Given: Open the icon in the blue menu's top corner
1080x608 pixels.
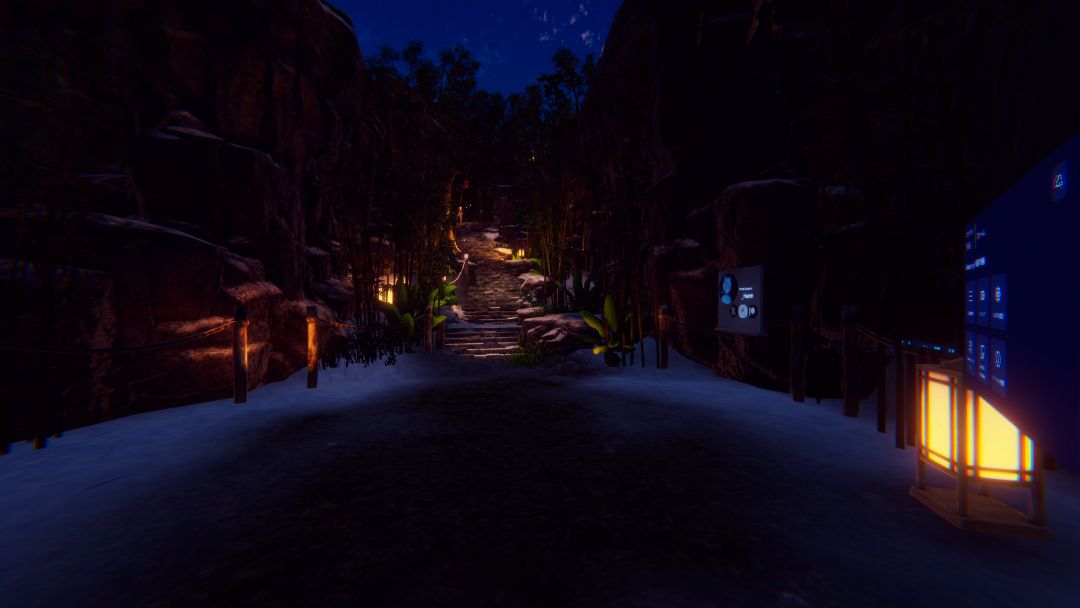Looking at the screenshot, I should pos(1059,181).
